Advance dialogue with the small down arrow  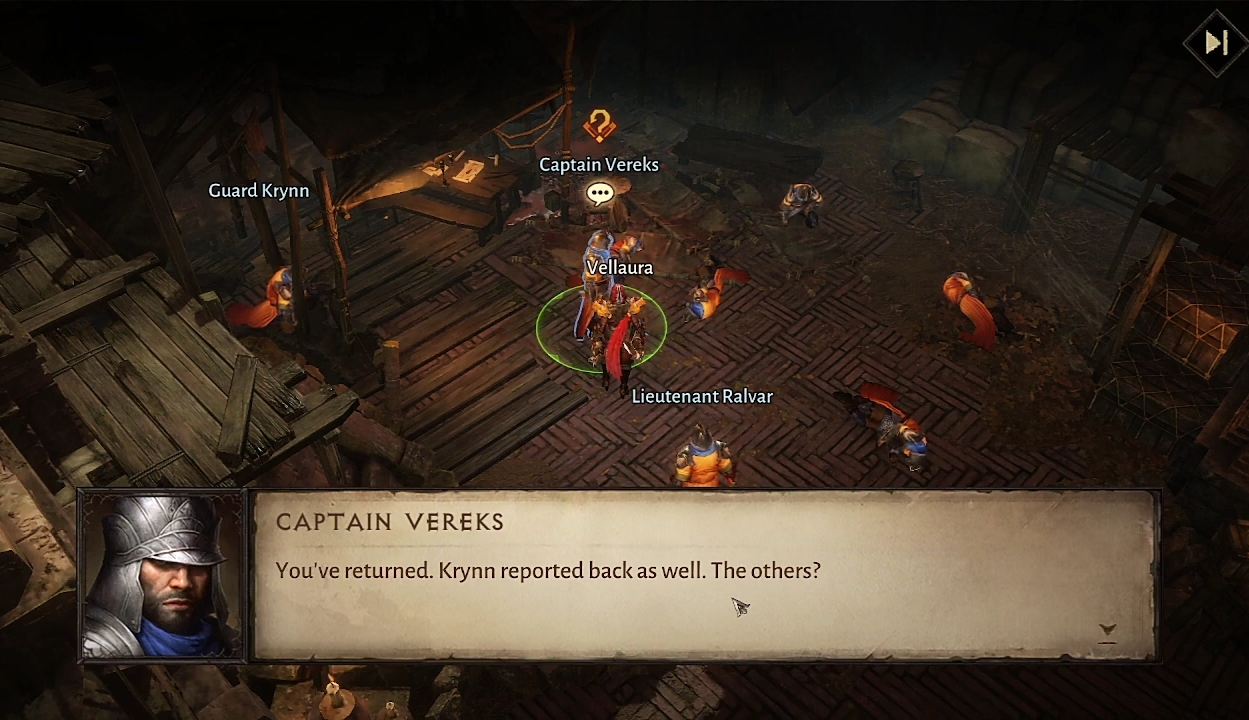pyautogui.click(x=1107, y=630)
